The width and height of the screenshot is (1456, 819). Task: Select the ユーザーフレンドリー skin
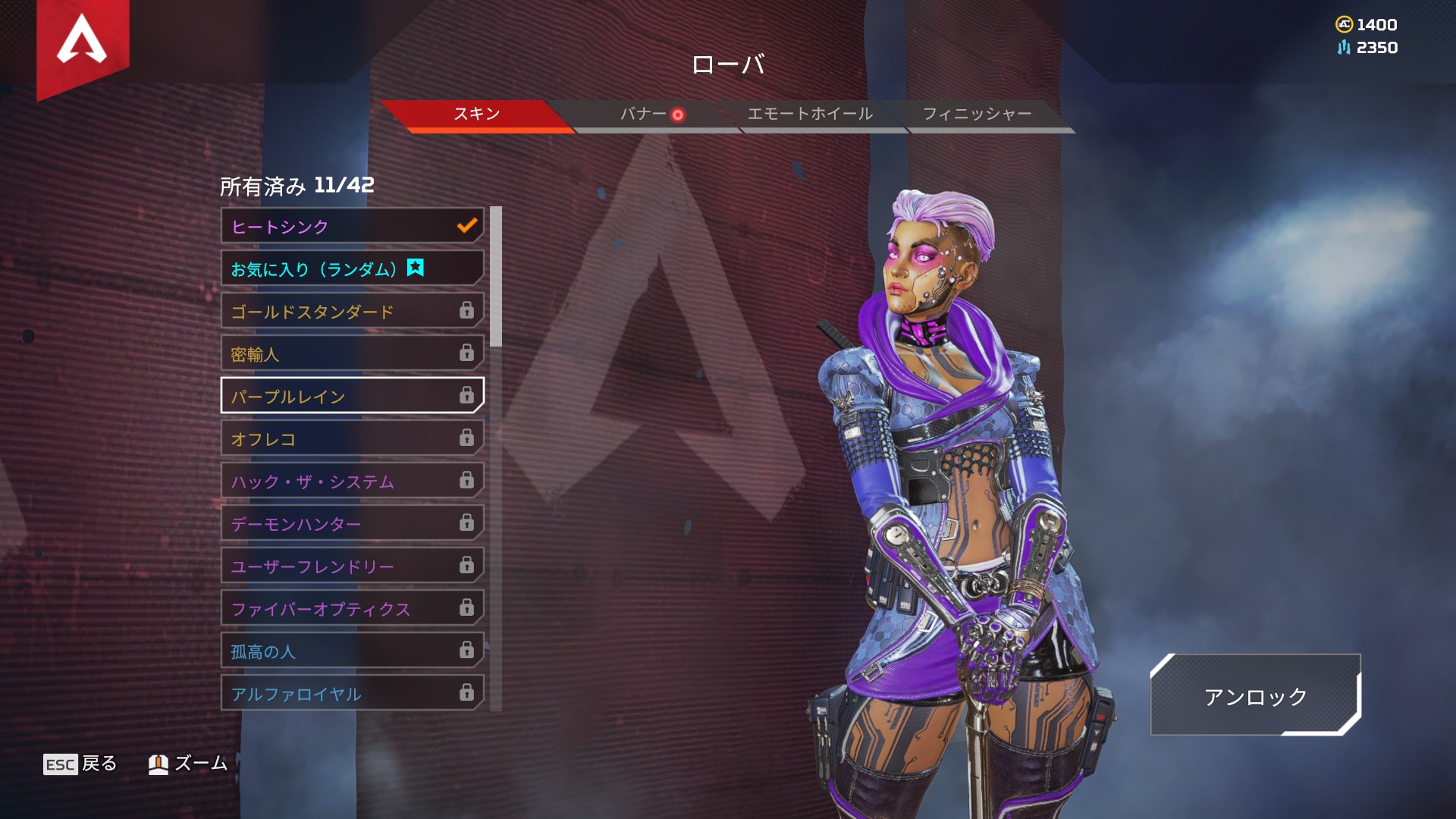click(x=352, y=566)
